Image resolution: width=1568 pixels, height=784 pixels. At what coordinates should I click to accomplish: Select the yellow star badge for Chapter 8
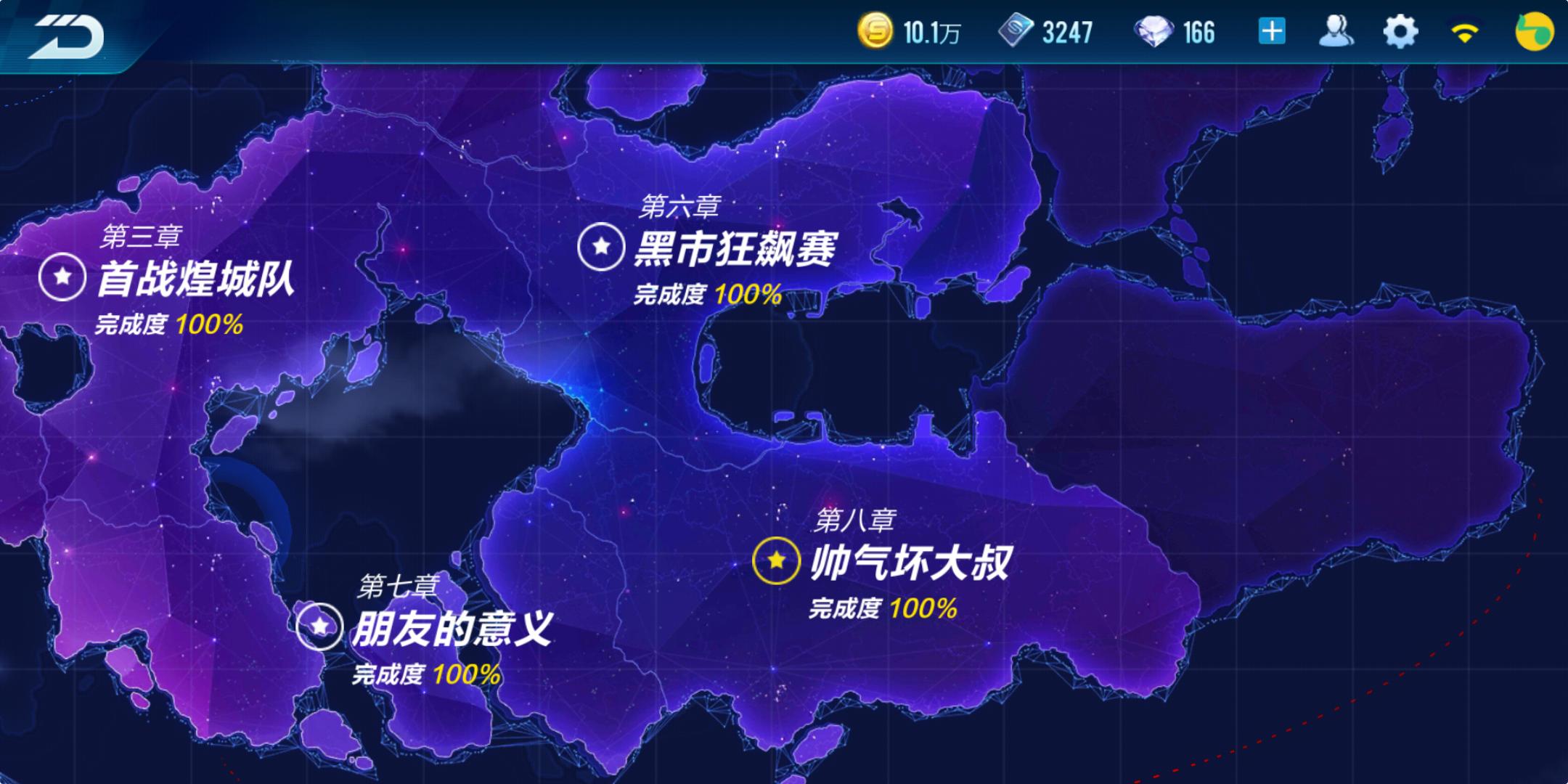point(776,560)
